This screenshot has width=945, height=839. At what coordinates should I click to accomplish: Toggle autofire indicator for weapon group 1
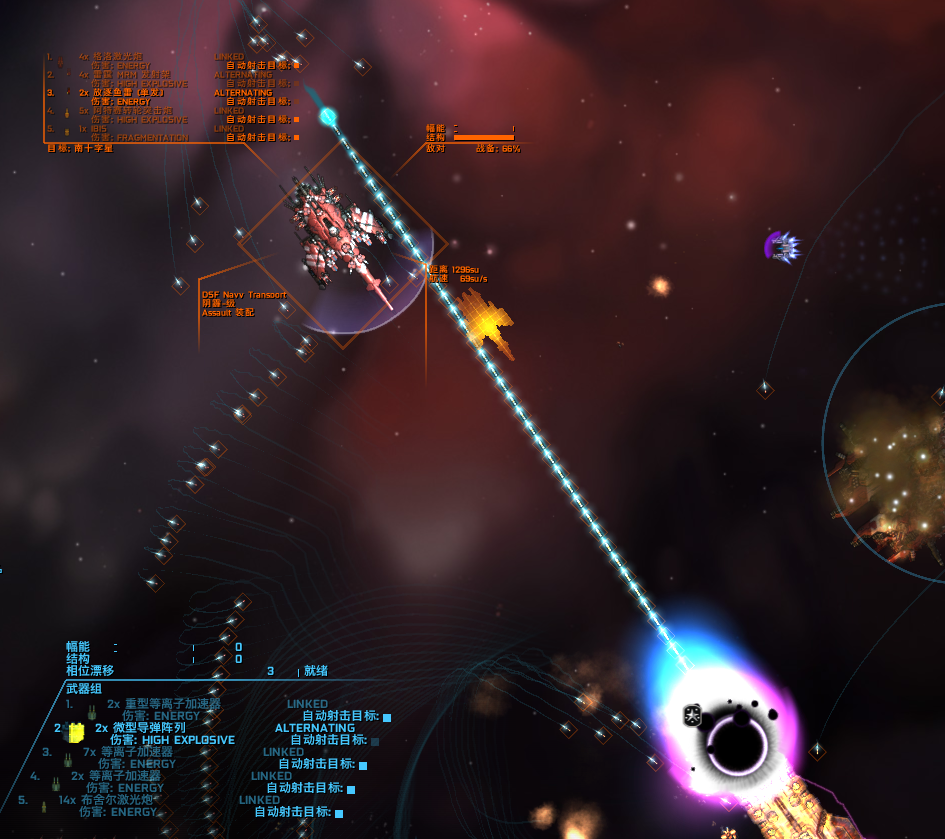tap(387, 717)
